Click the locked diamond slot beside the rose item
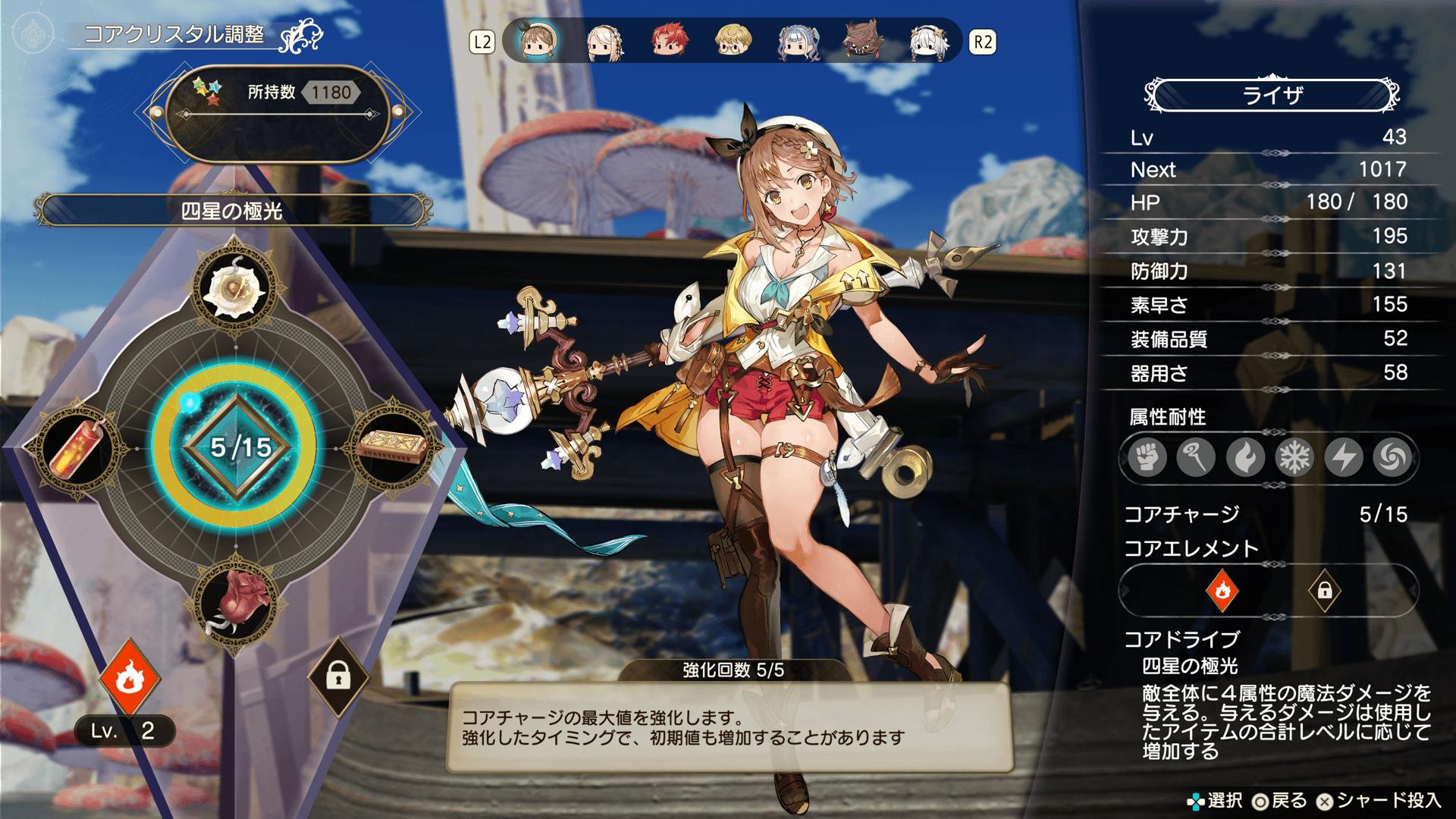This screenshot has width=1456, height=819. [x=338, y=676]
